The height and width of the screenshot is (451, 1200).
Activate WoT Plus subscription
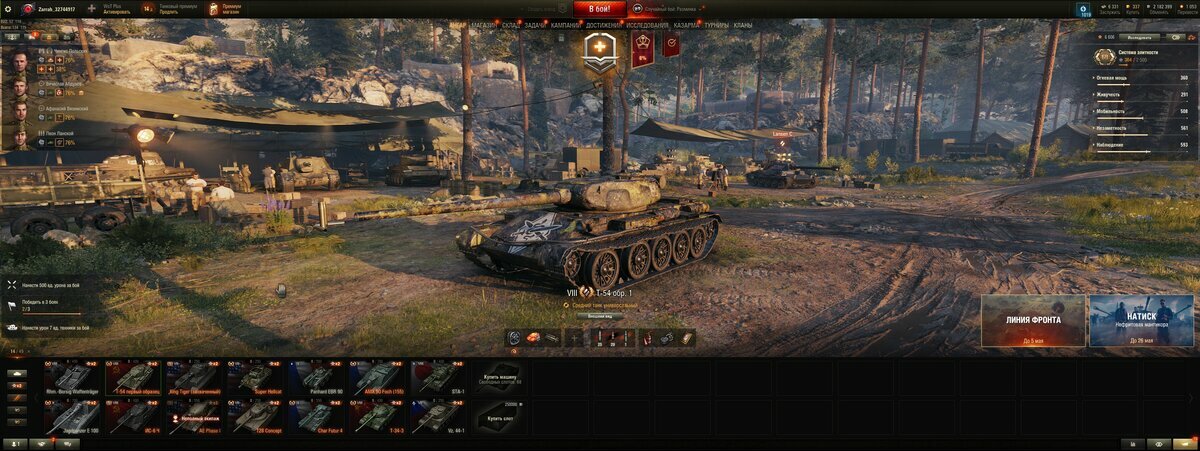(117, 9)
